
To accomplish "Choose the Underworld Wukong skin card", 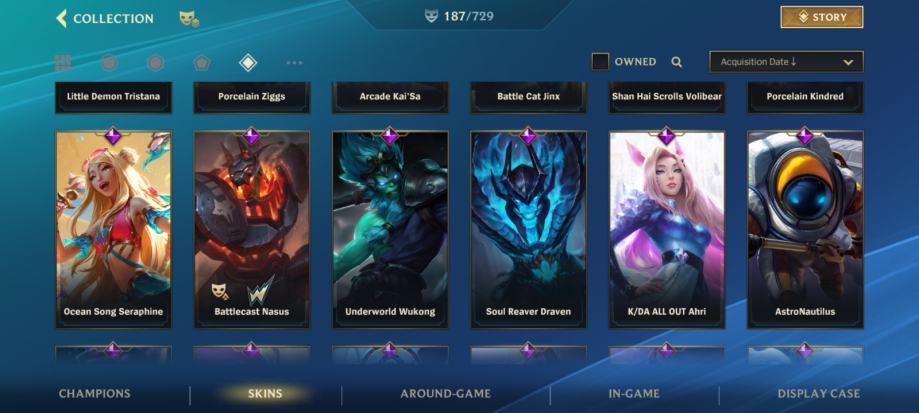I will click(x=390, y=229).
